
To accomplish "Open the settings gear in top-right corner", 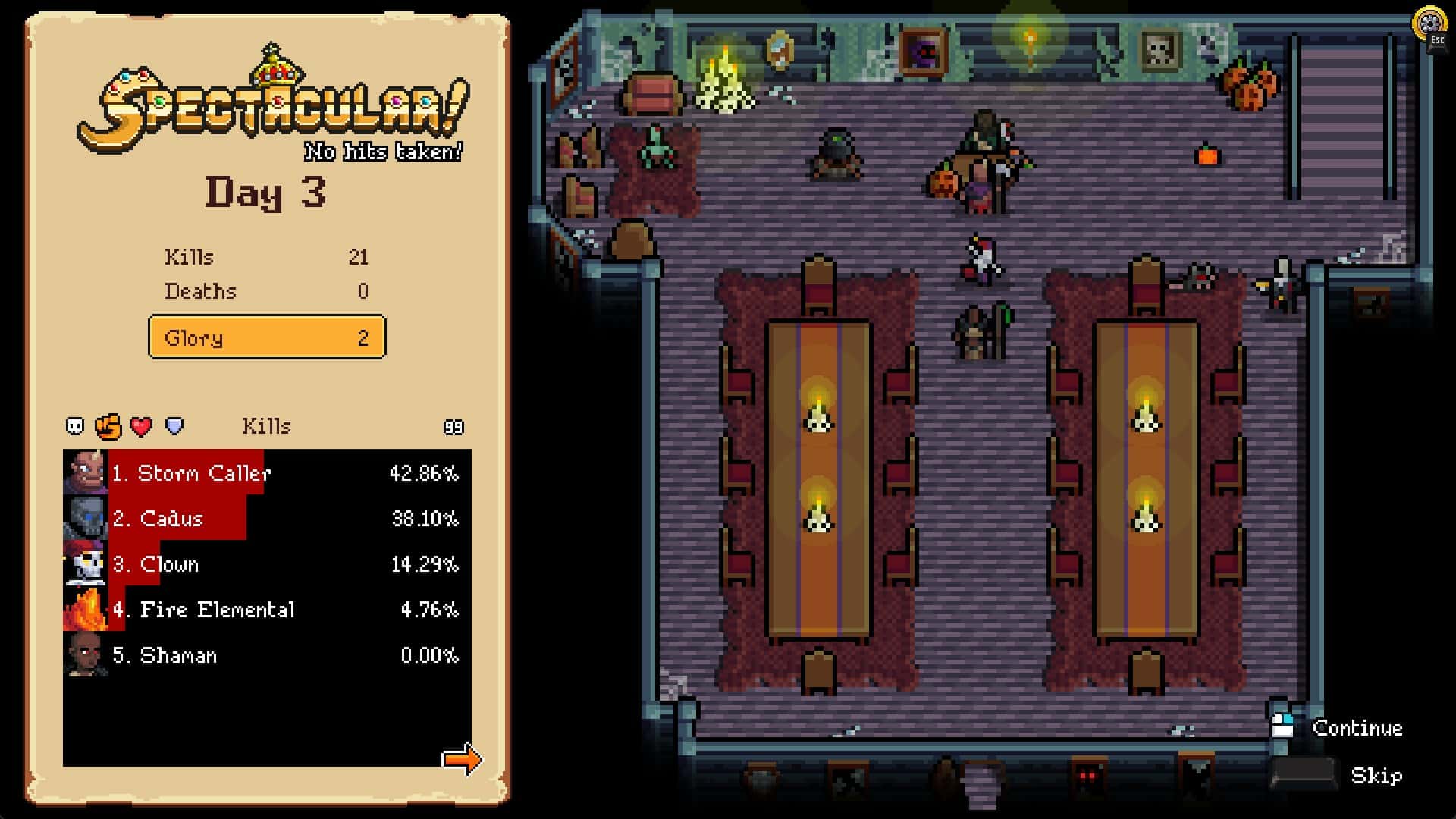I will click(x=1430, y=24).
